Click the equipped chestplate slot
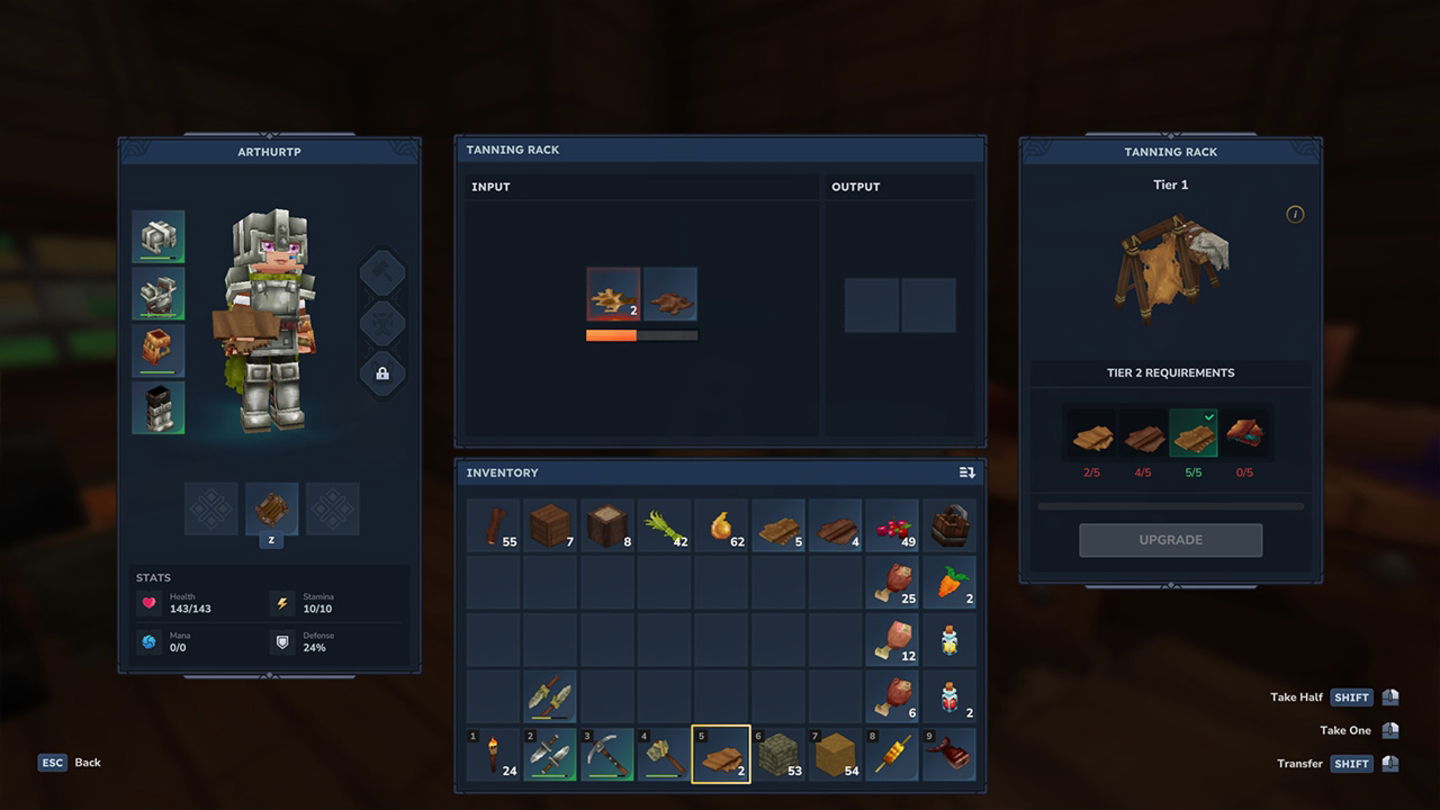The height and width of the screenshot is (810, 1440). point(158,294)
